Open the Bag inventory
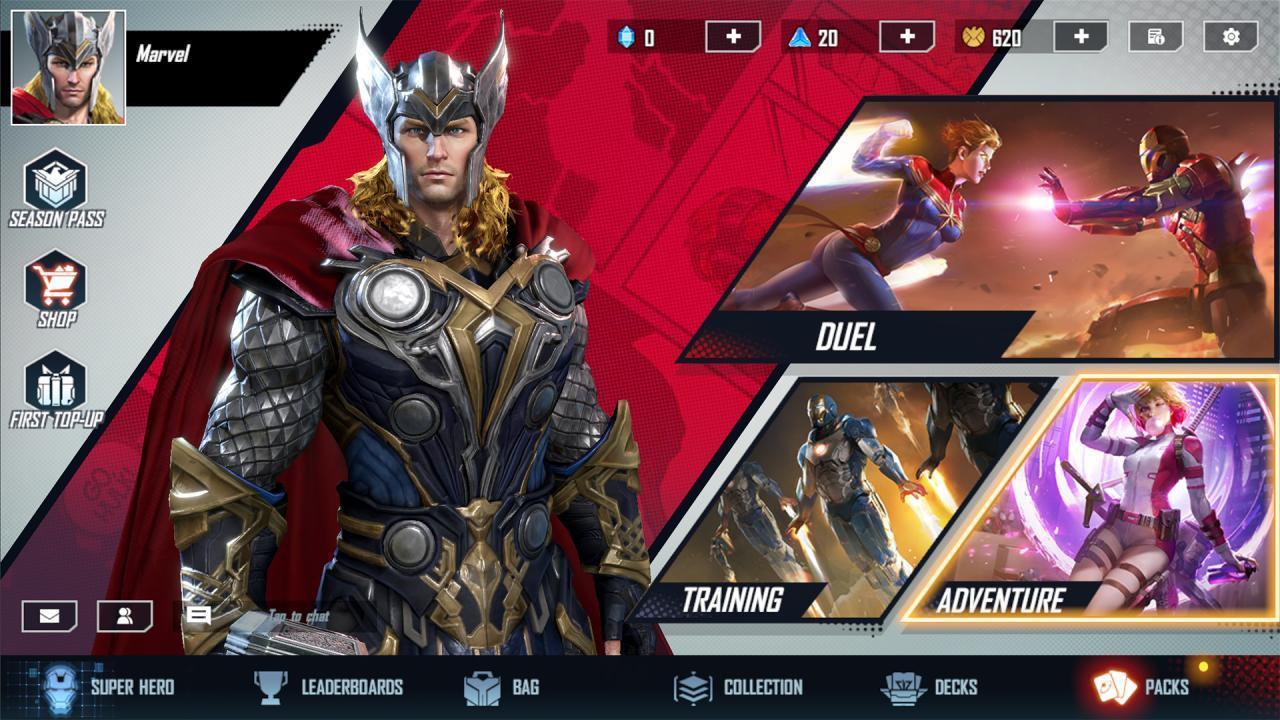Image resolution: width=1280 pixels, height=720 pixels. click(x=502, y=687)
